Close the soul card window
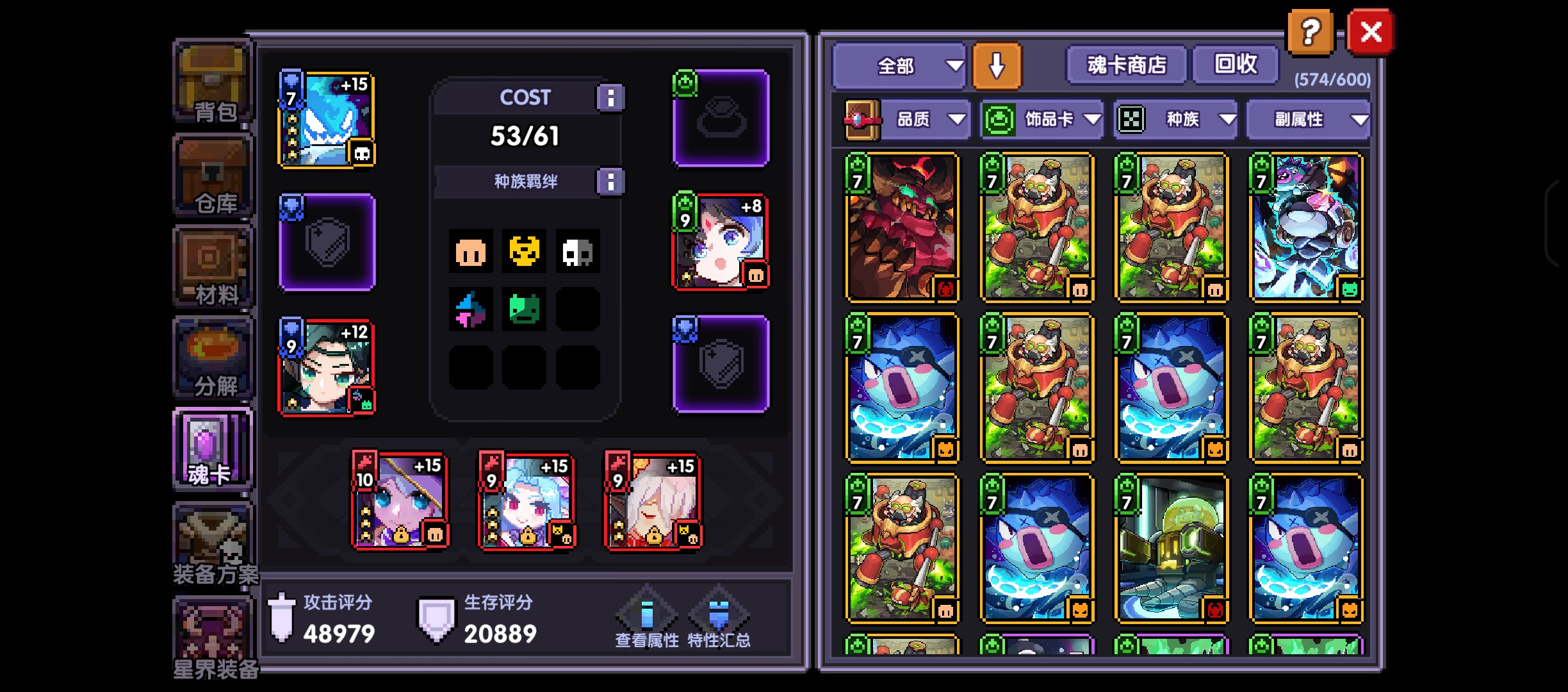The height and width of the screenshot is (692, 1568). coord(1370,32)
